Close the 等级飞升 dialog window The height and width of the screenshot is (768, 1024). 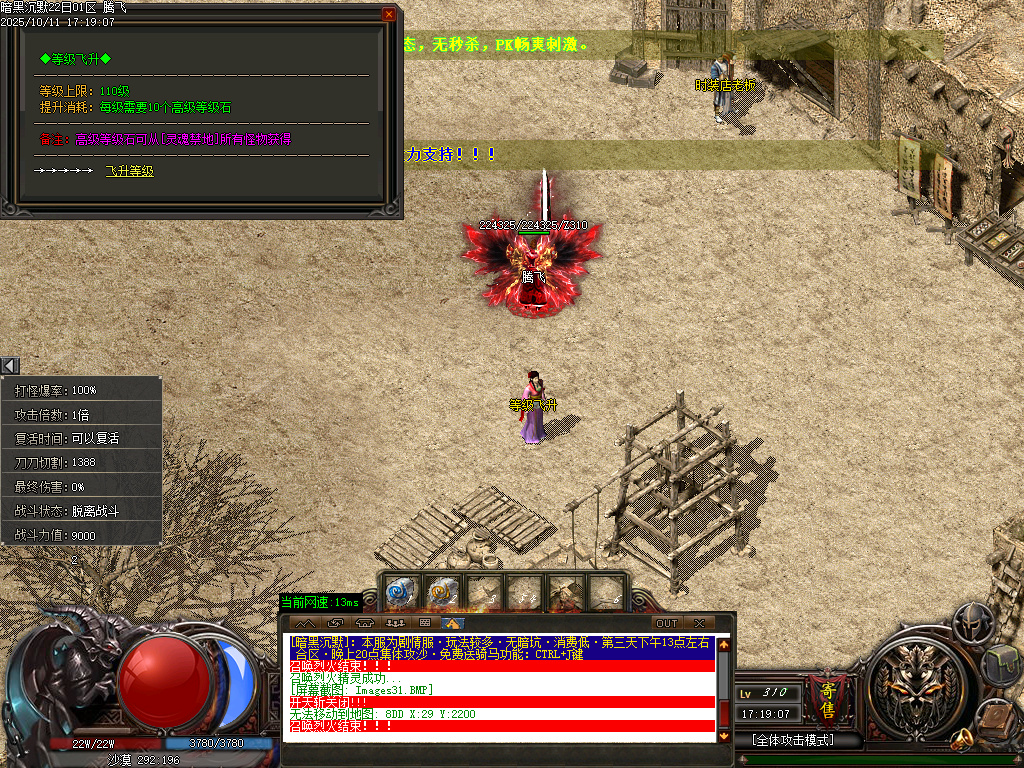click(389, 15)
